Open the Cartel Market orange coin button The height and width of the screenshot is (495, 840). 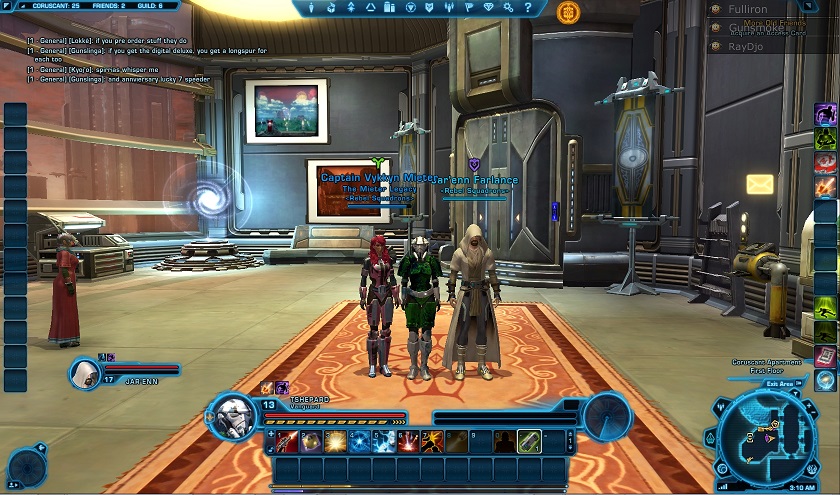(568, 12)
